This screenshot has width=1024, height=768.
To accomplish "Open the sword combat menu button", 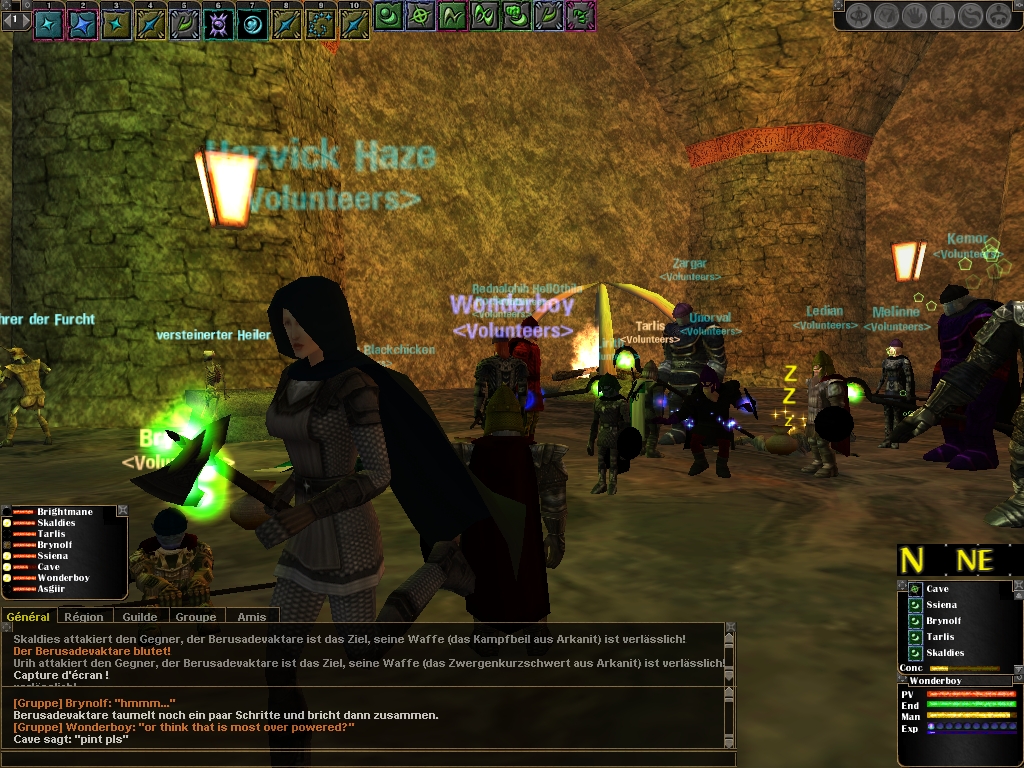I will point(942,16).
